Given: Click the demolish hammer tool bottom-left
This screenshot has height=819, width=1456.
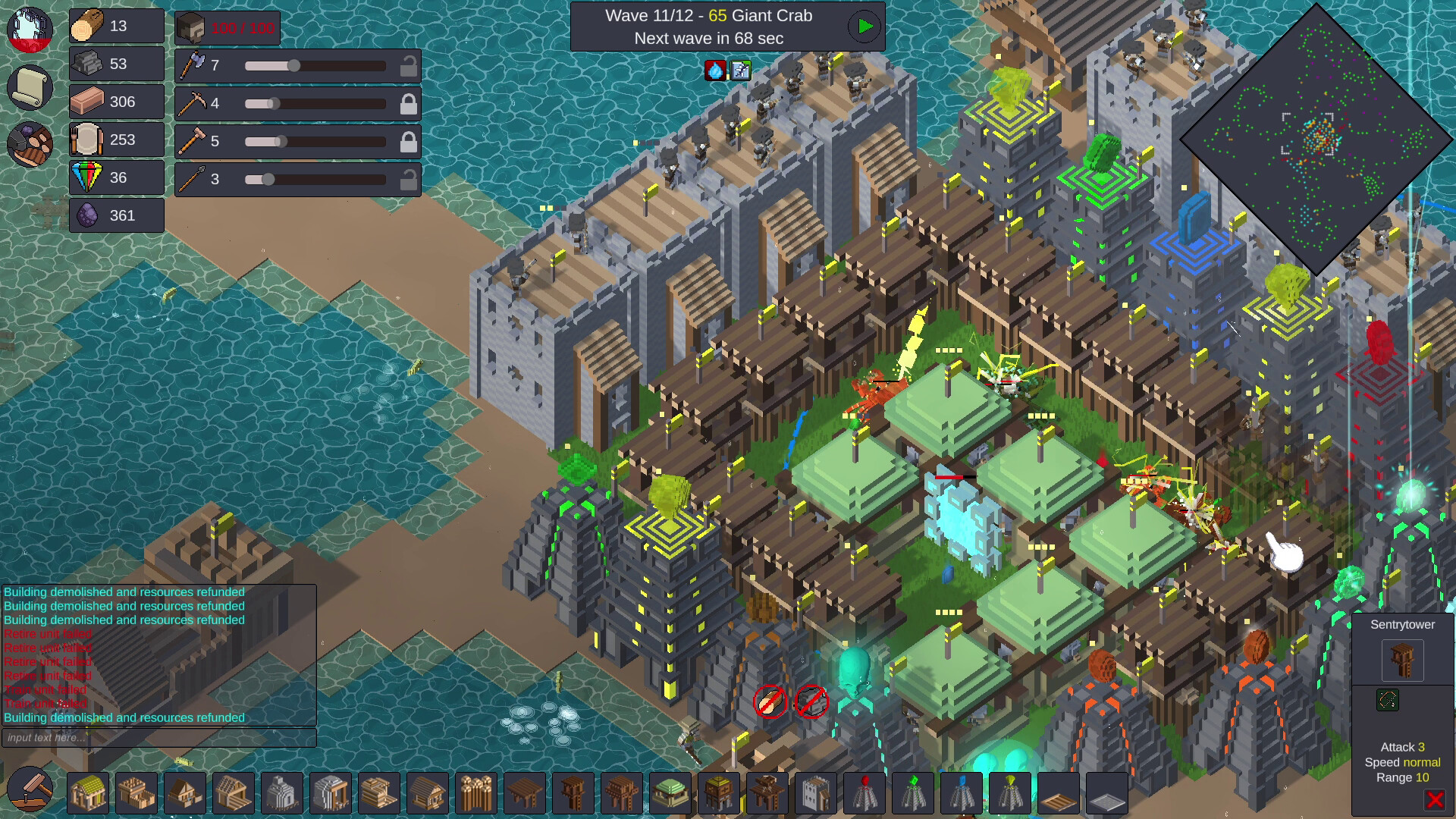Looking at the screenshot, I should pos(30,791).
